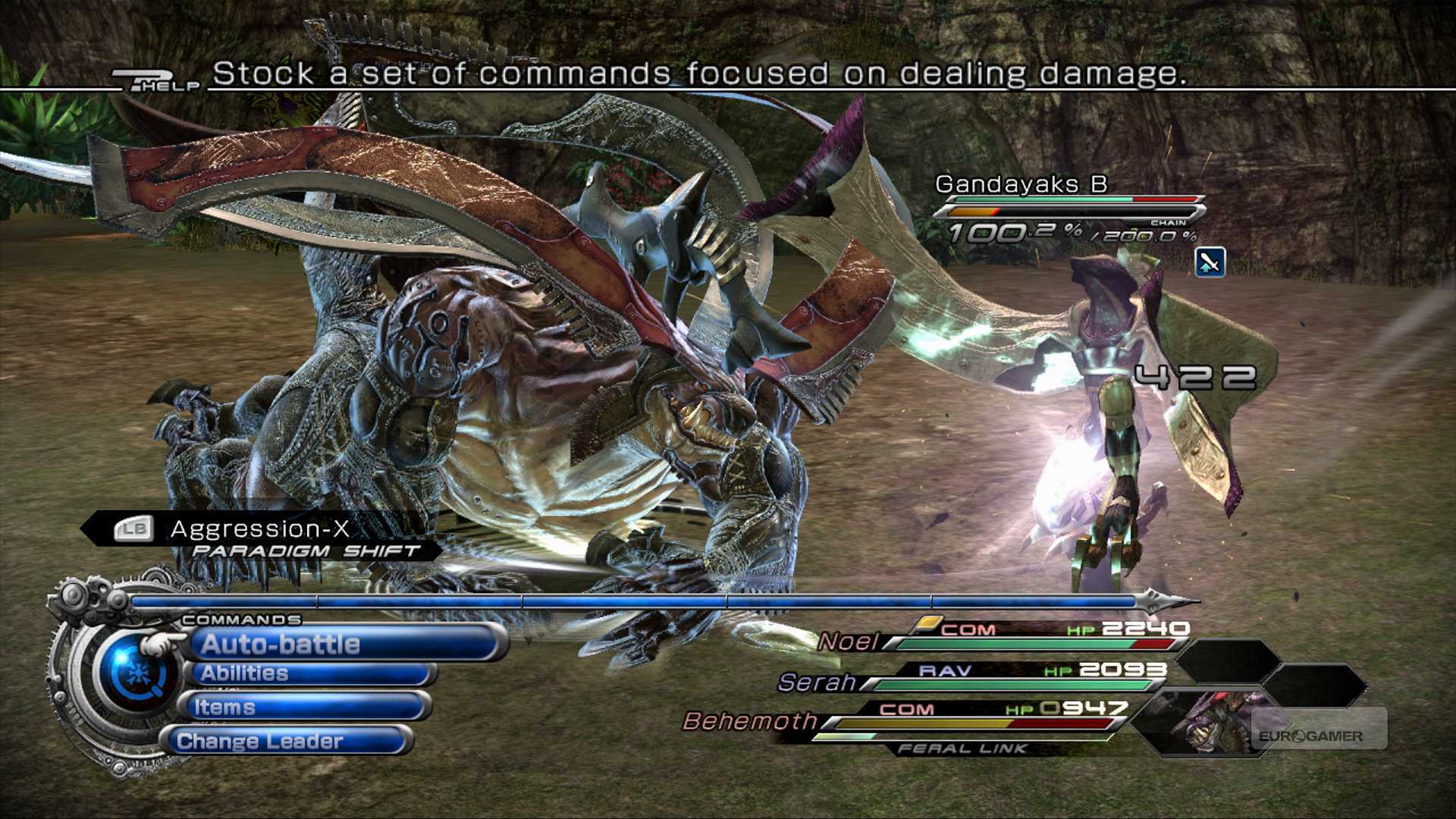
Task: Select the Auto-battle command
Action: 345,644
